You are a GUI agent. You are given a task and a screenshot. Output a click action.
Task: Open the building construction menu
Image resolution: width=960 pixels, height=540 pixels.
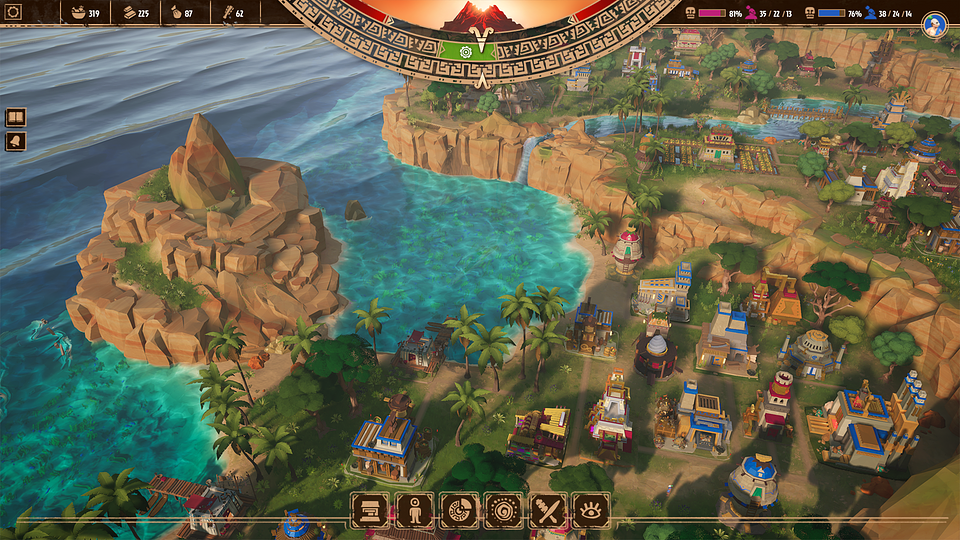click(x=368, y=510)
